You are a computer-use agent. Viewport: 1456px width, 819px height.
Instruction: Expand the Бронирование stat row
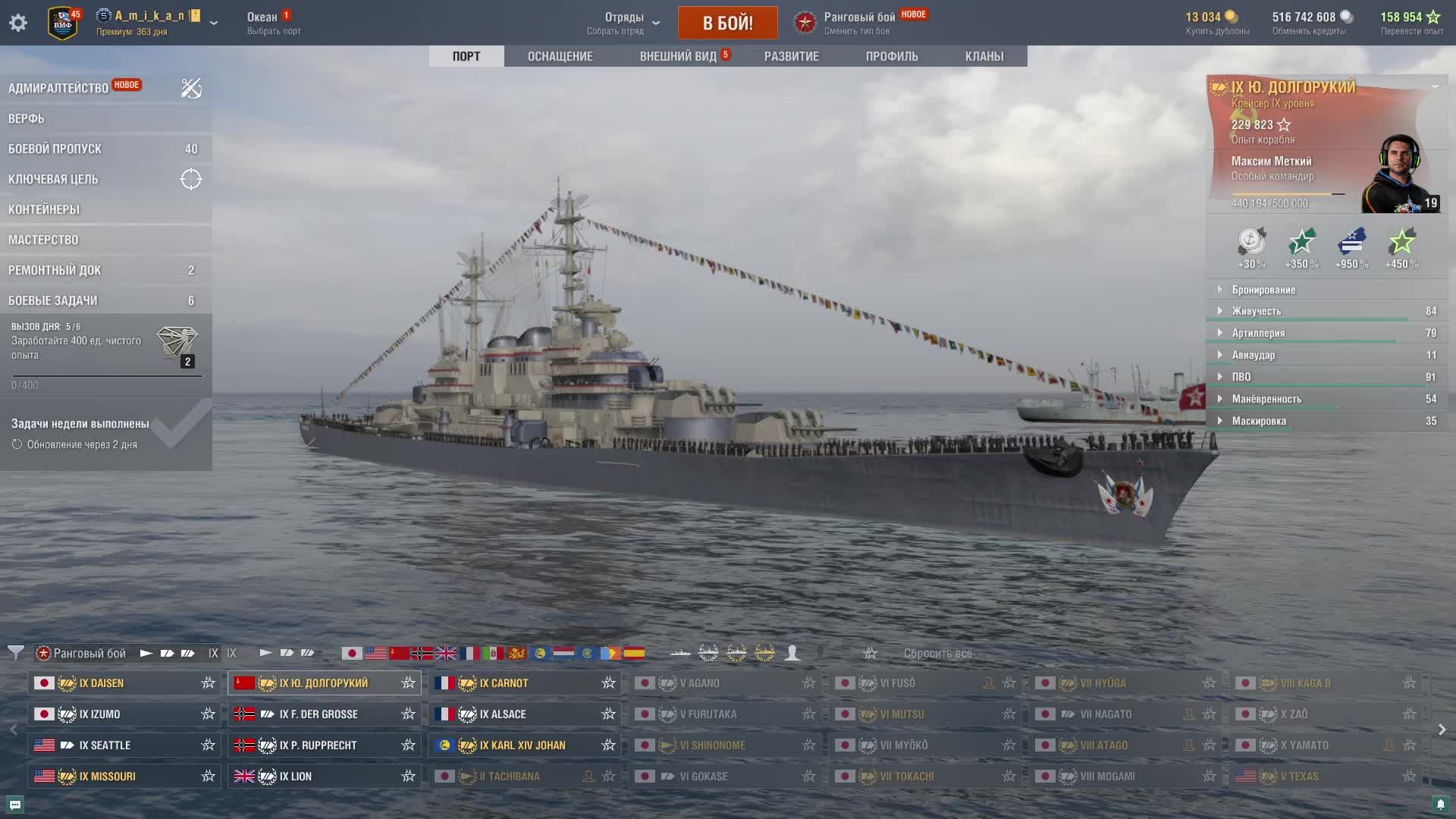[1263, 290]
